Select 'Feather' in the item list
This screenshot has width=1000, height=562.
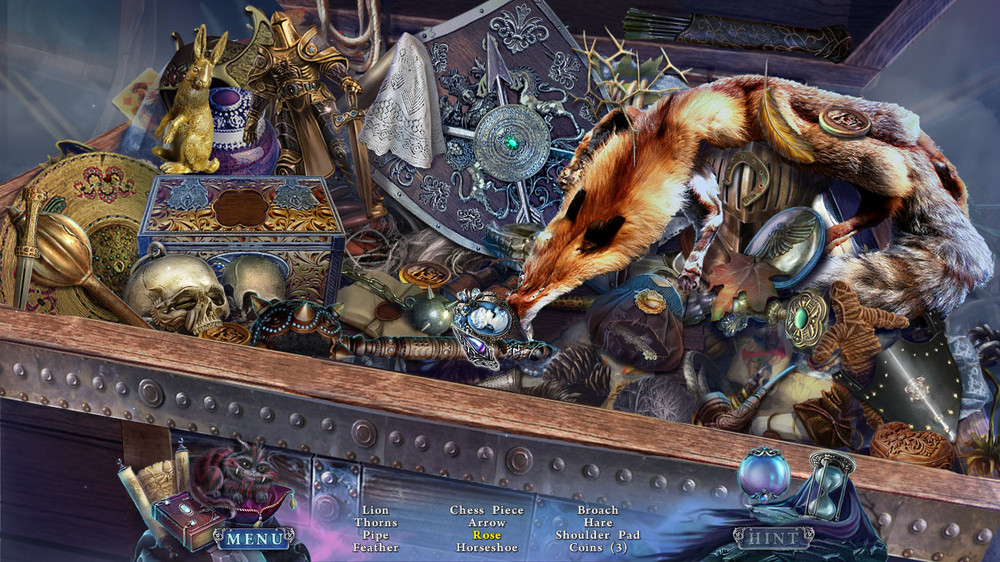[376, 547]
